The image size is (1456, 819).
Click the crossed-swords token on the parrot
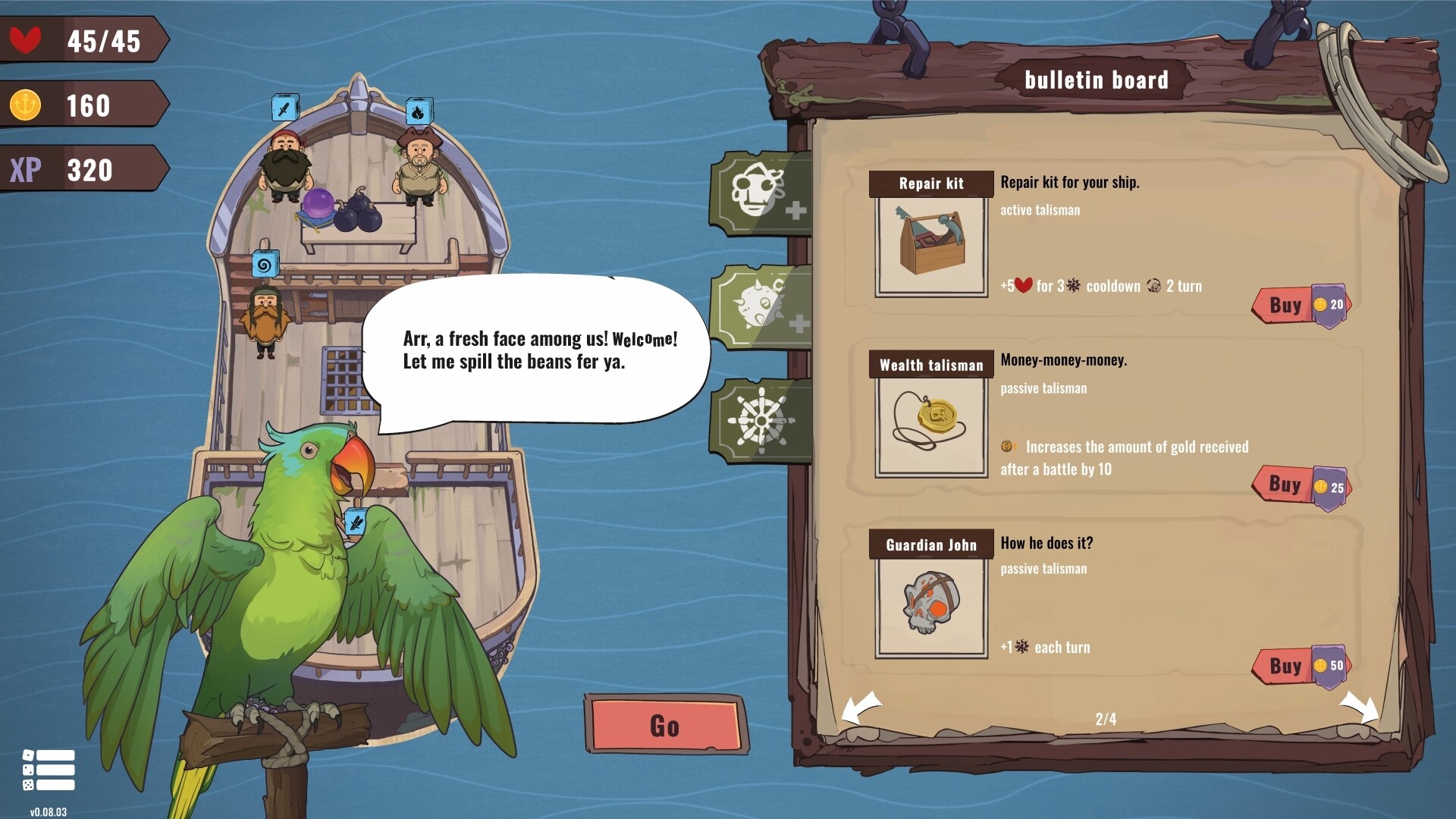(354, 522)
